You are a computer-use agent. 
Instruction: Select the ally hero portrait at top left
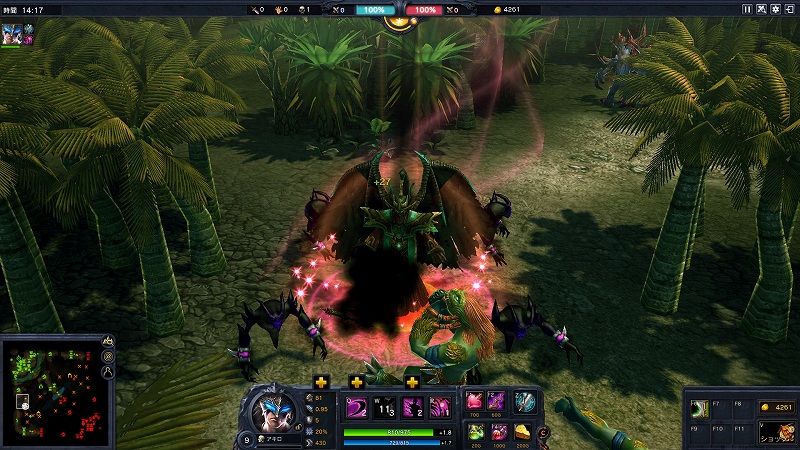click(x=10, y=29)
